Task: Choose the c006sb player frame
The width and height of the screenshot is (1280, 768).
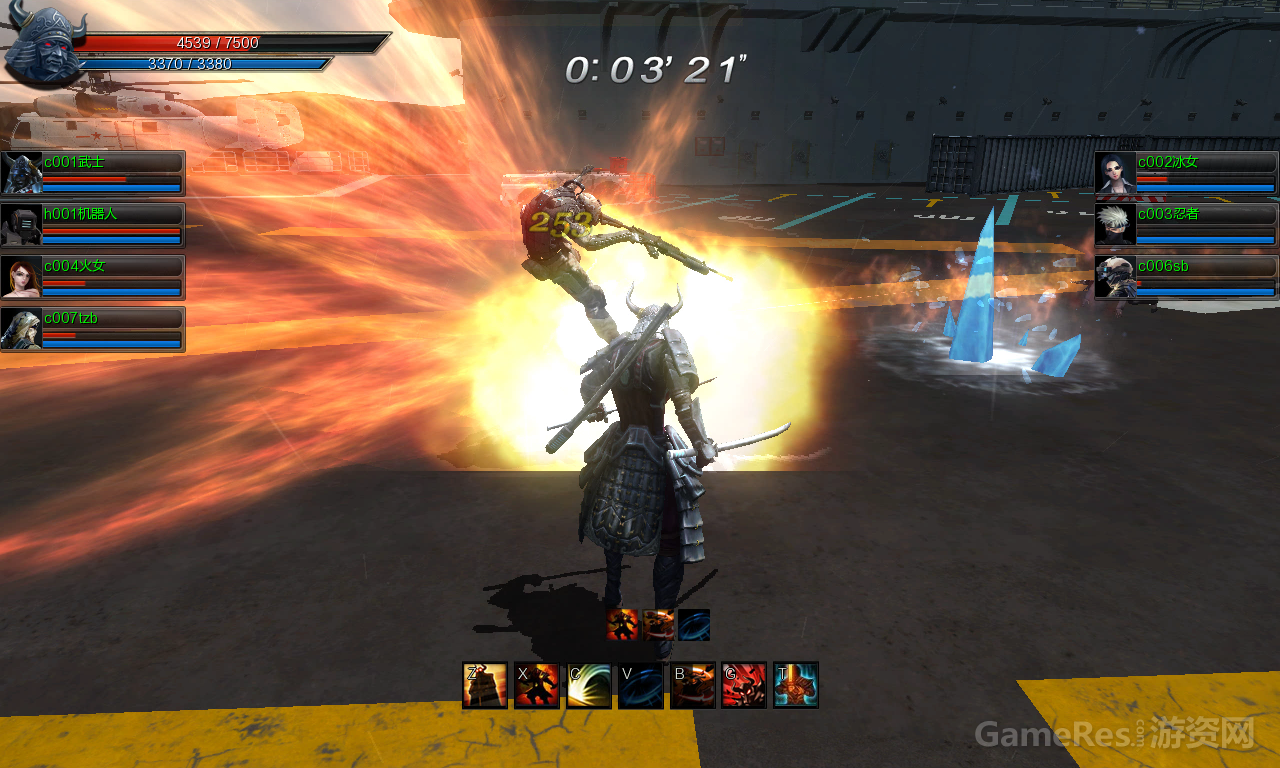Action: (x=1186, y=277)
